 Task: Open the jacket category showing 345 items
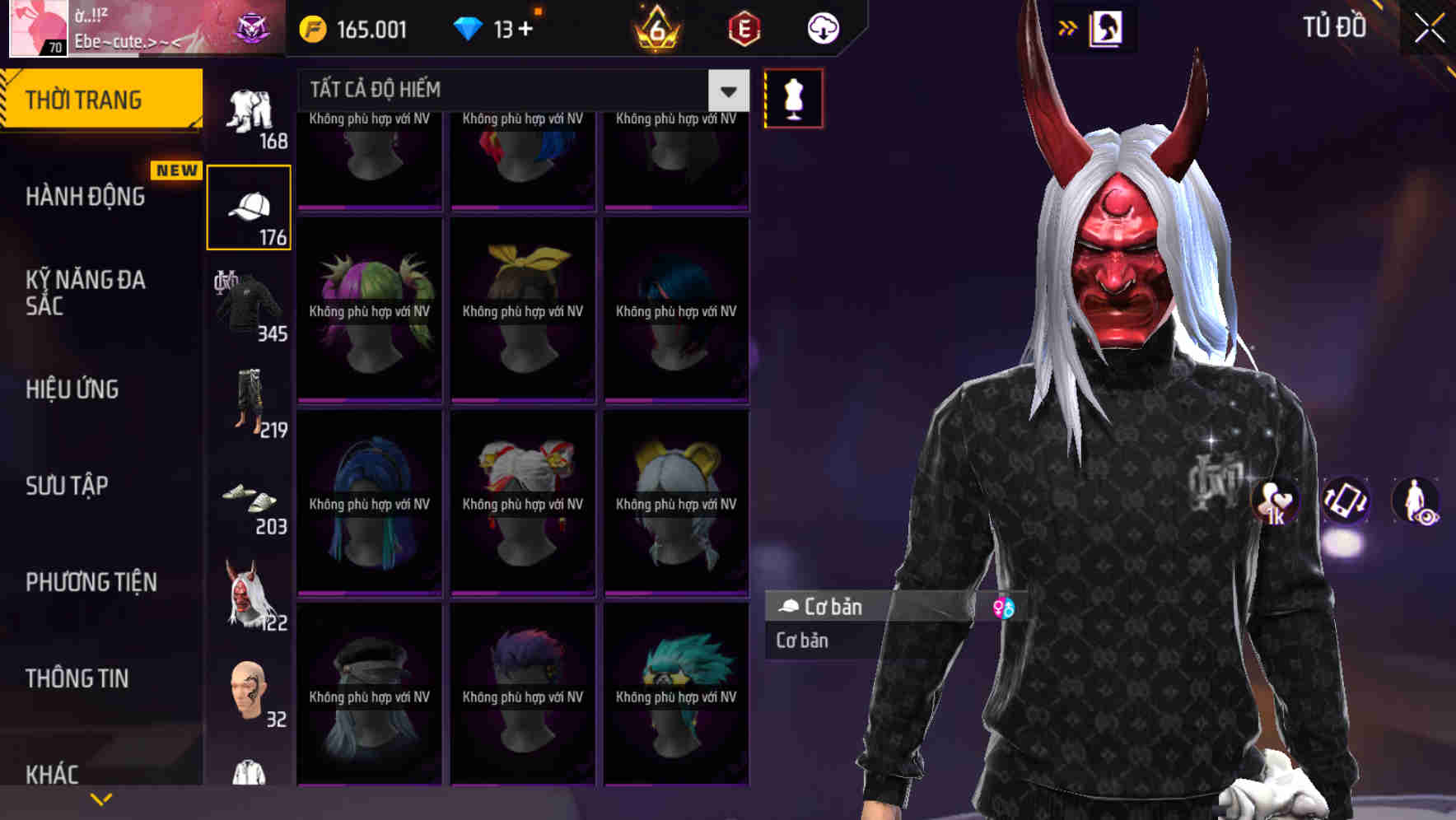[248, 306]
